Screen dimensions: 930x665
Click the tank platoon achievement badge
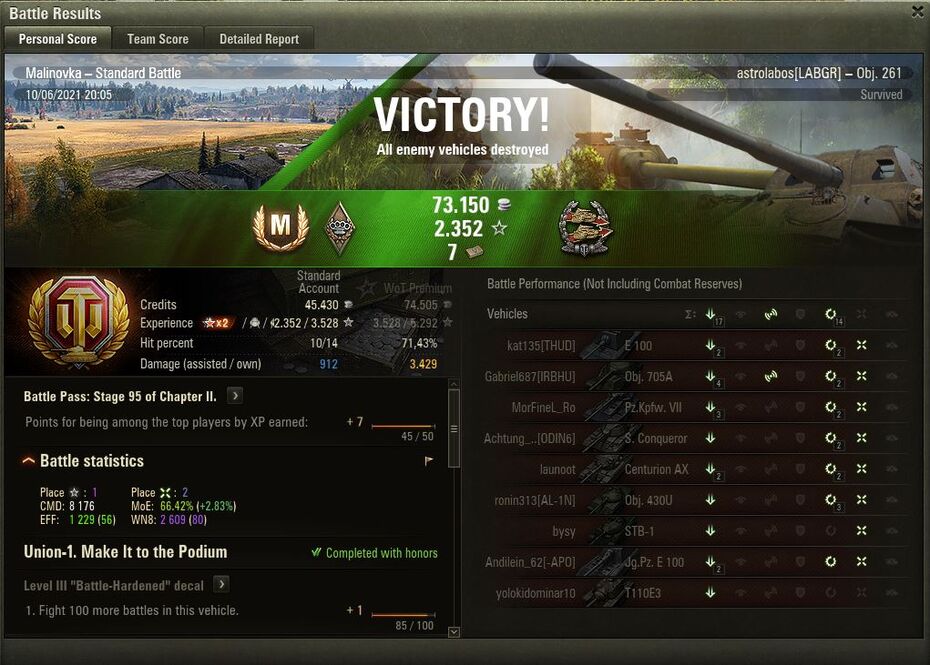pos(583,227)
